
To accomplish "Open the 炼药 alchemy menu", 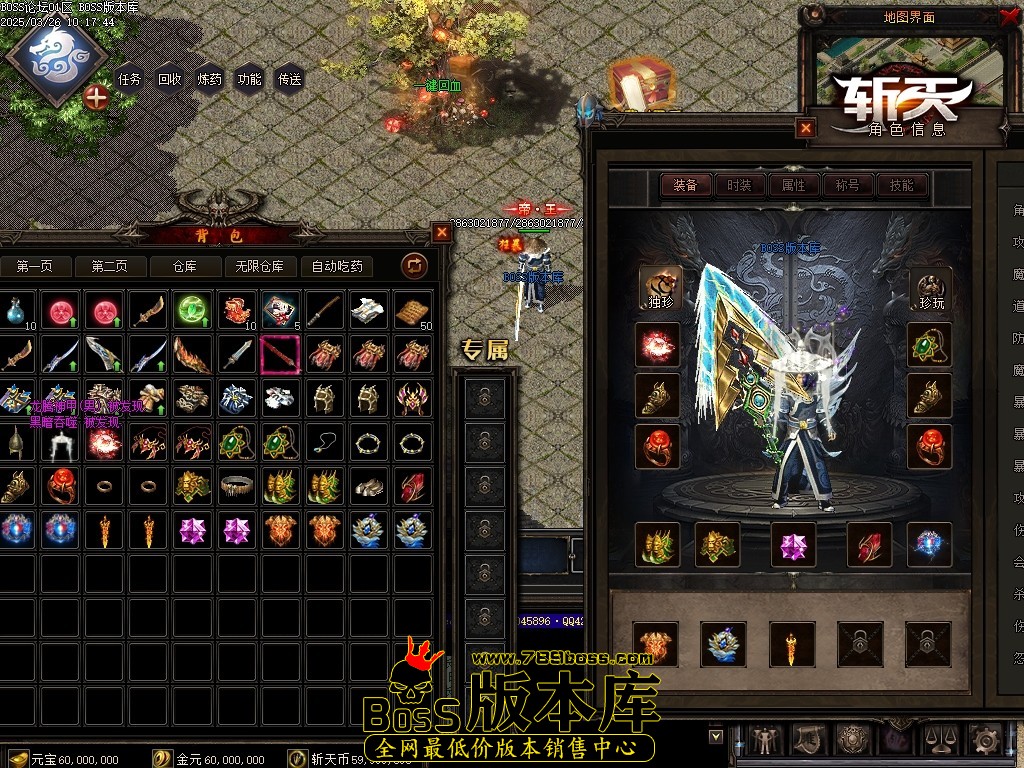I will coord(209,79).
